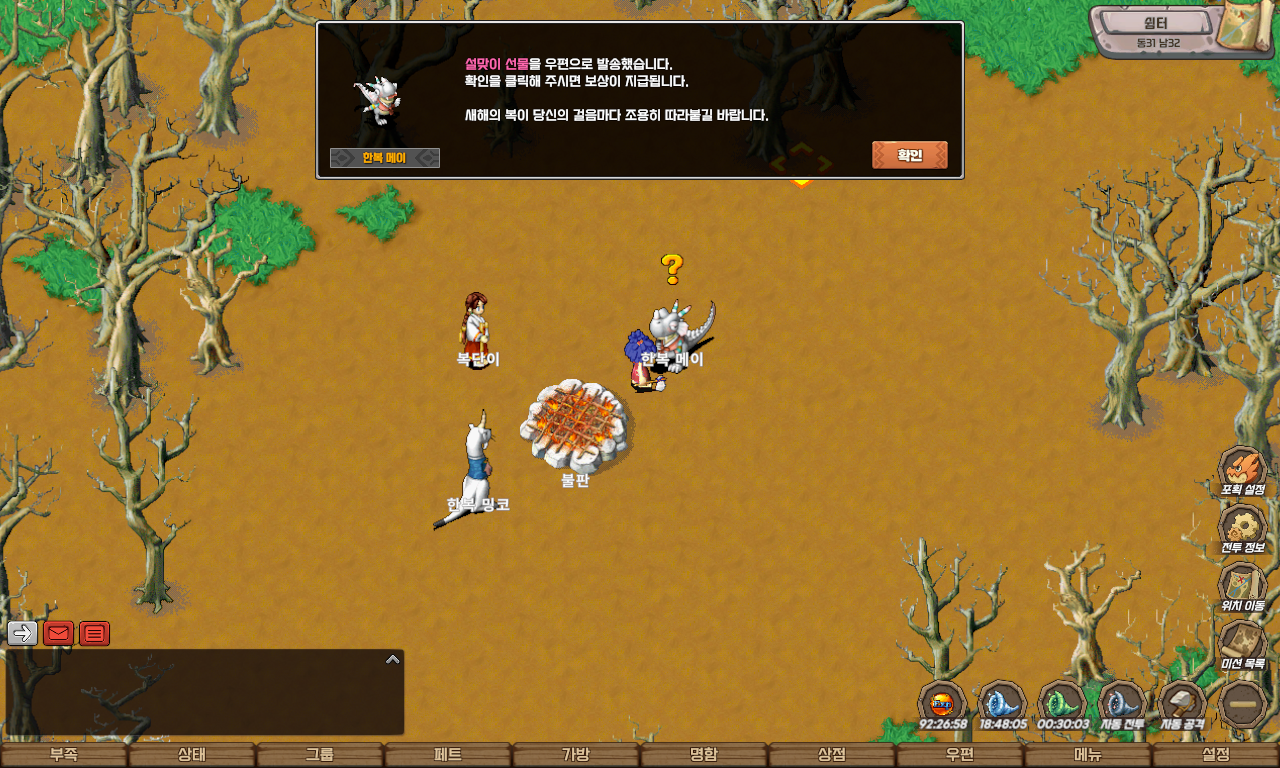This screenshot has height=768, width=1280.
Task: Open the 설정 settings menu
Action: coord(1216,755)
